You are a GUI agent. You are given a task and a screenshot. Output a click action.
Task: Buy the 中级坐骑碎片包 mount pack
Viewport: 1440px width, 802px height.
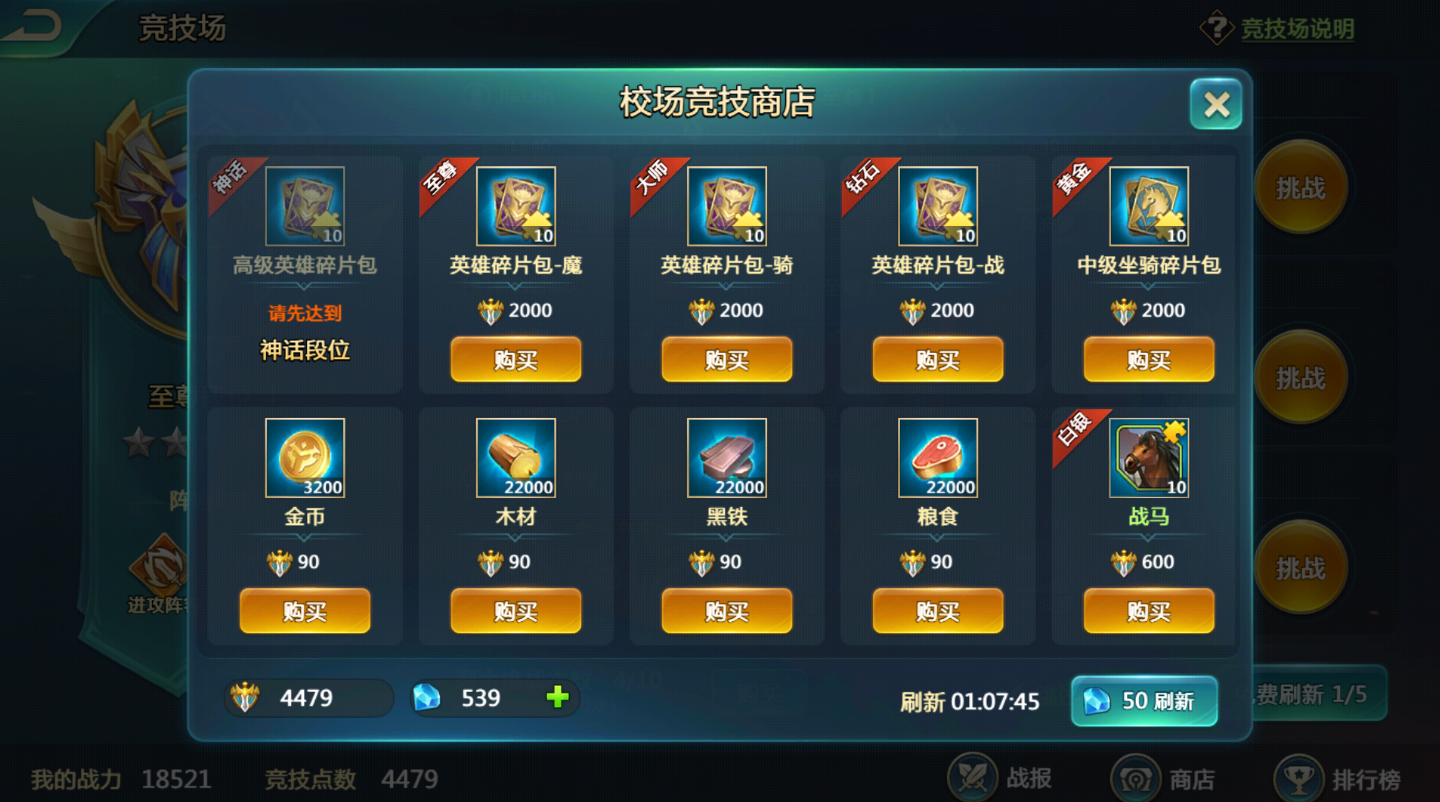1149,359
